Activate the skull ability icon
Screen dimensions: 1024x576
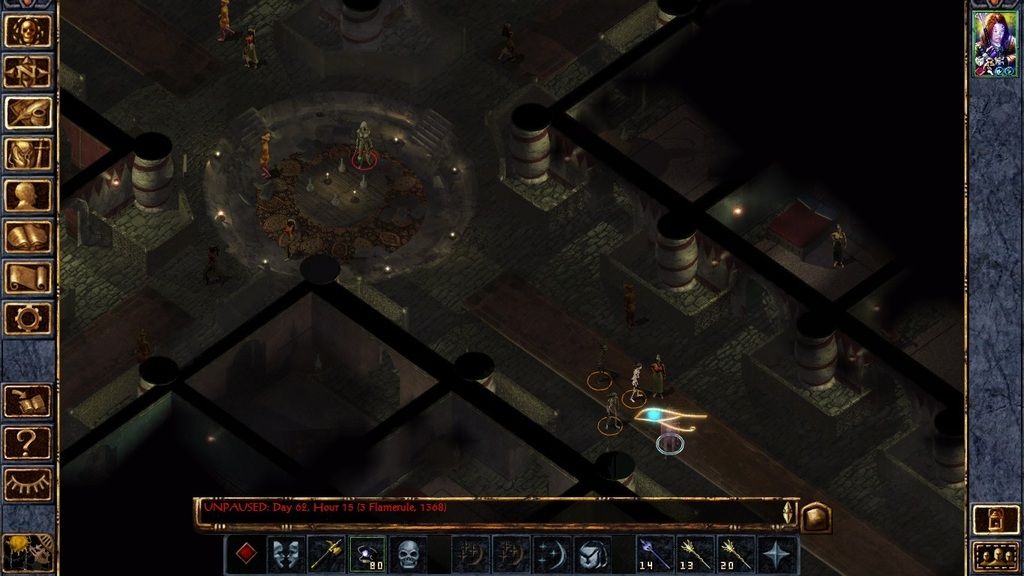(x=408, y=554)
